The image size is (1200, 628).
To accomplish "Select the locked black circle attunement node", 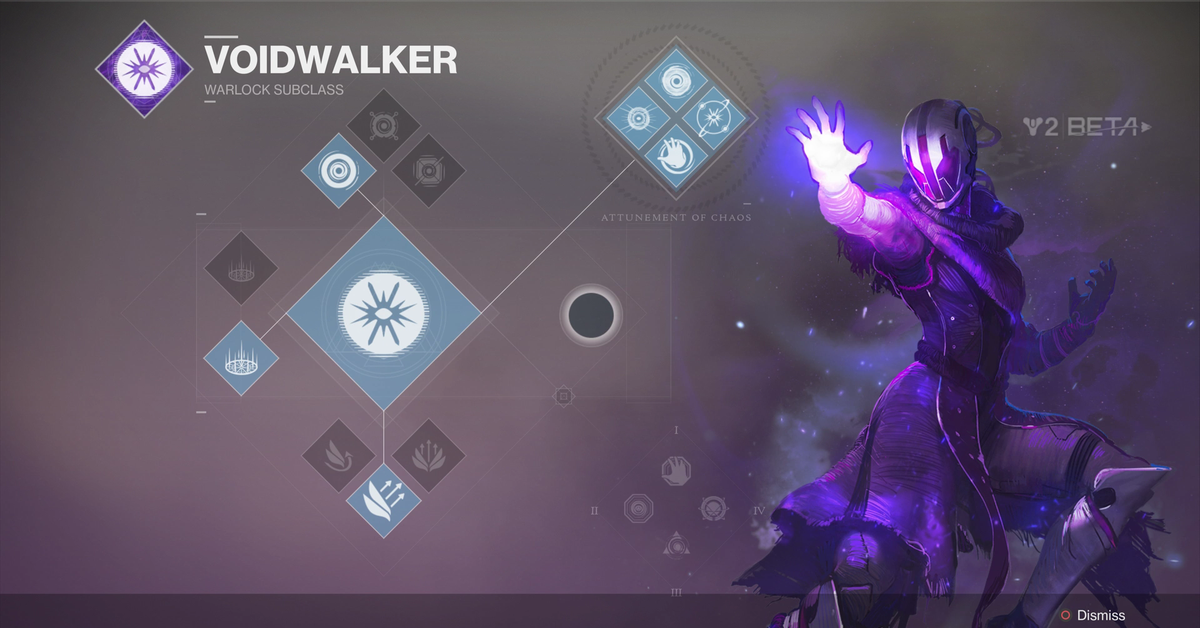I will tap(590, 314).
